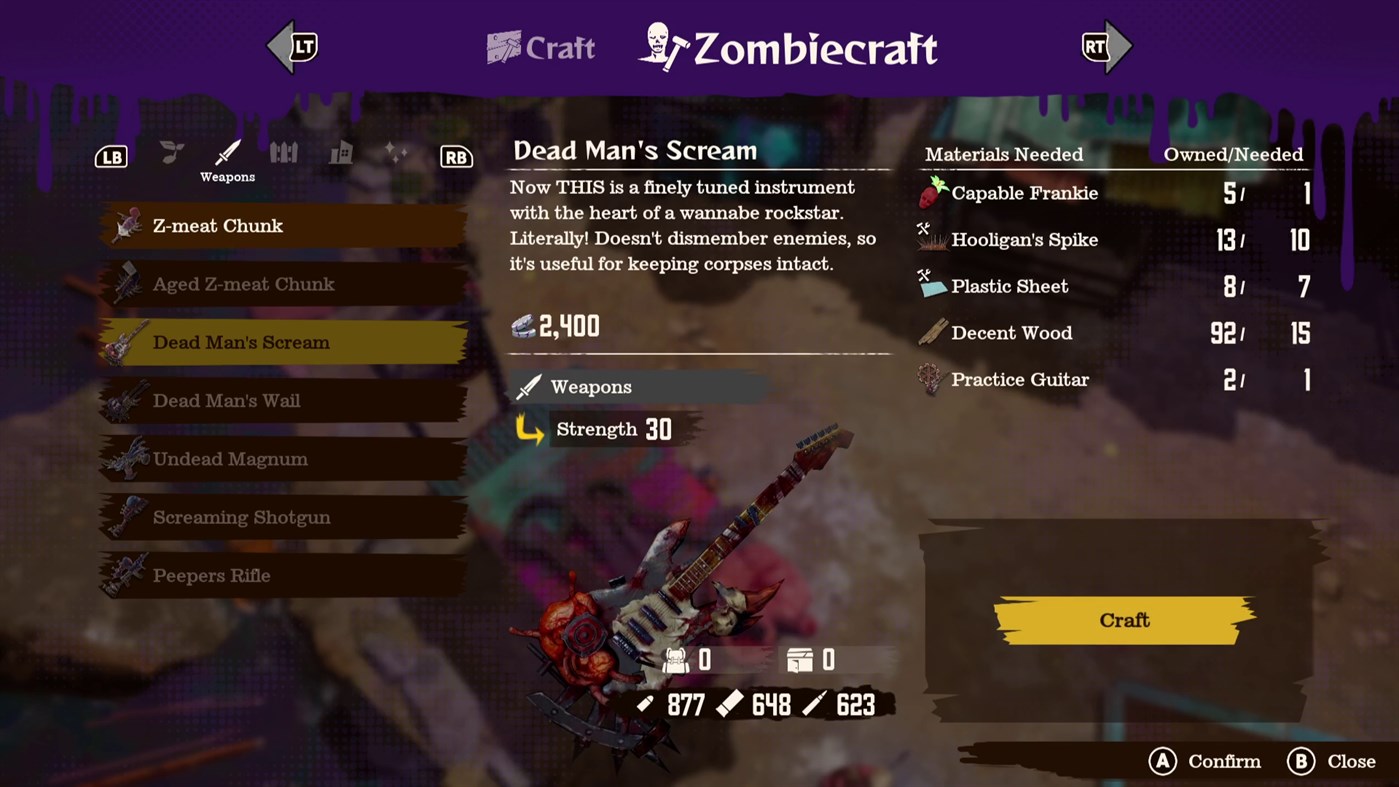Click the LT previous-page arrow
1399x787 pixels.
pos(293,46)
